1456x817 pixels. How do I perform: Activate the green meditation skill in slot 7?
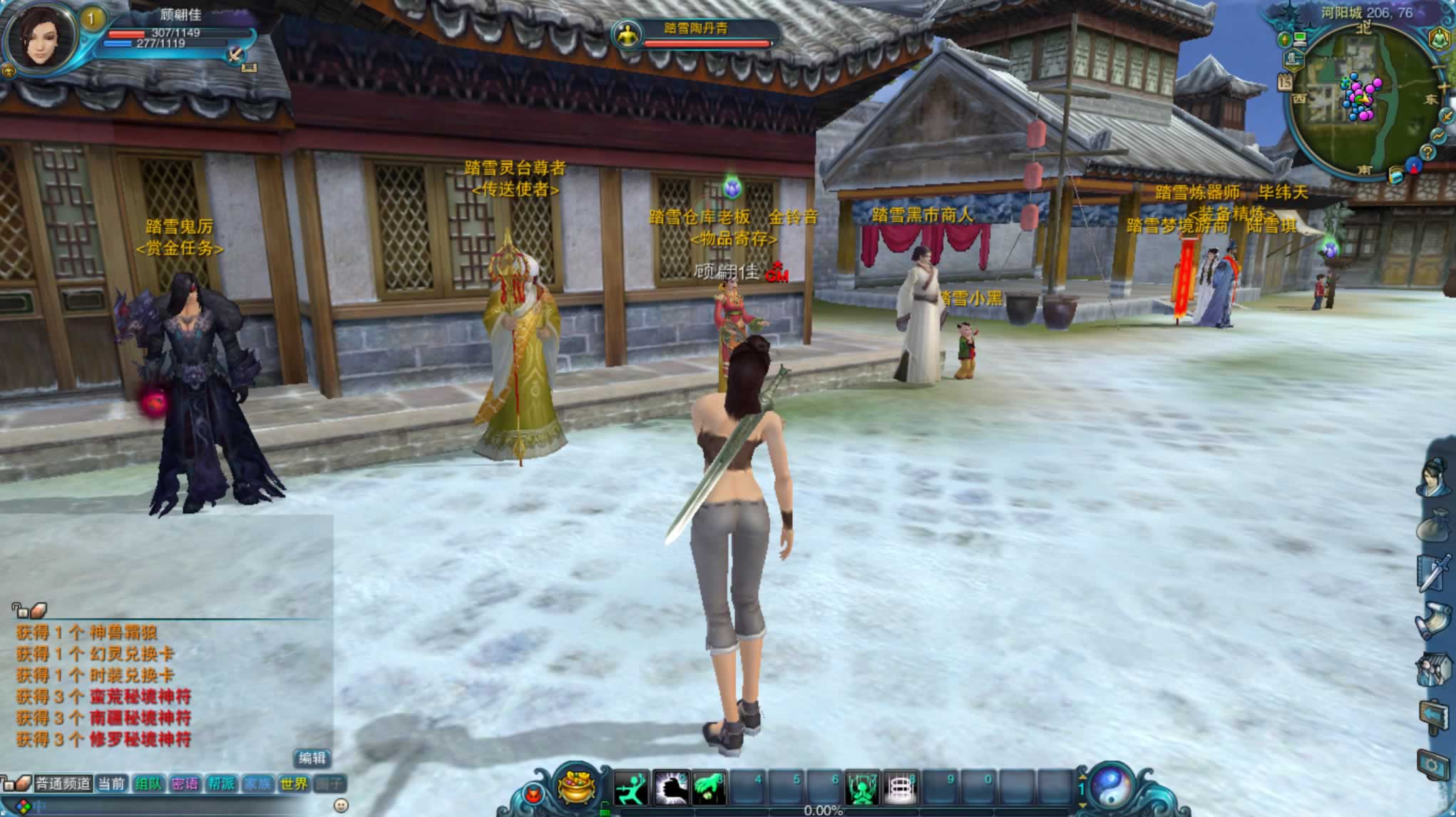[861, 788]
